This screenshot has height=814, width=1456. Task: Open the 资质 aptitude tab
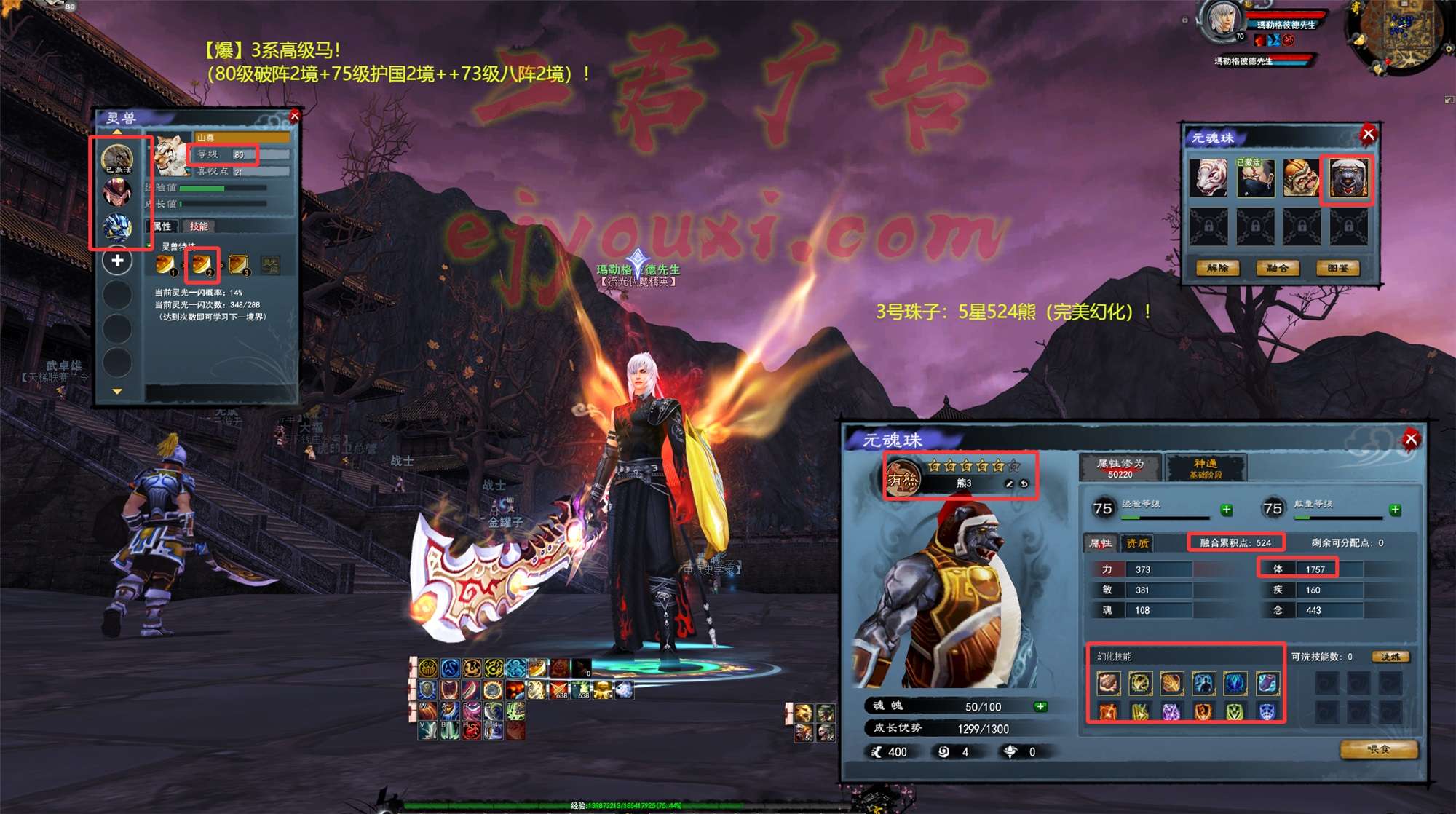(1137, 543)
